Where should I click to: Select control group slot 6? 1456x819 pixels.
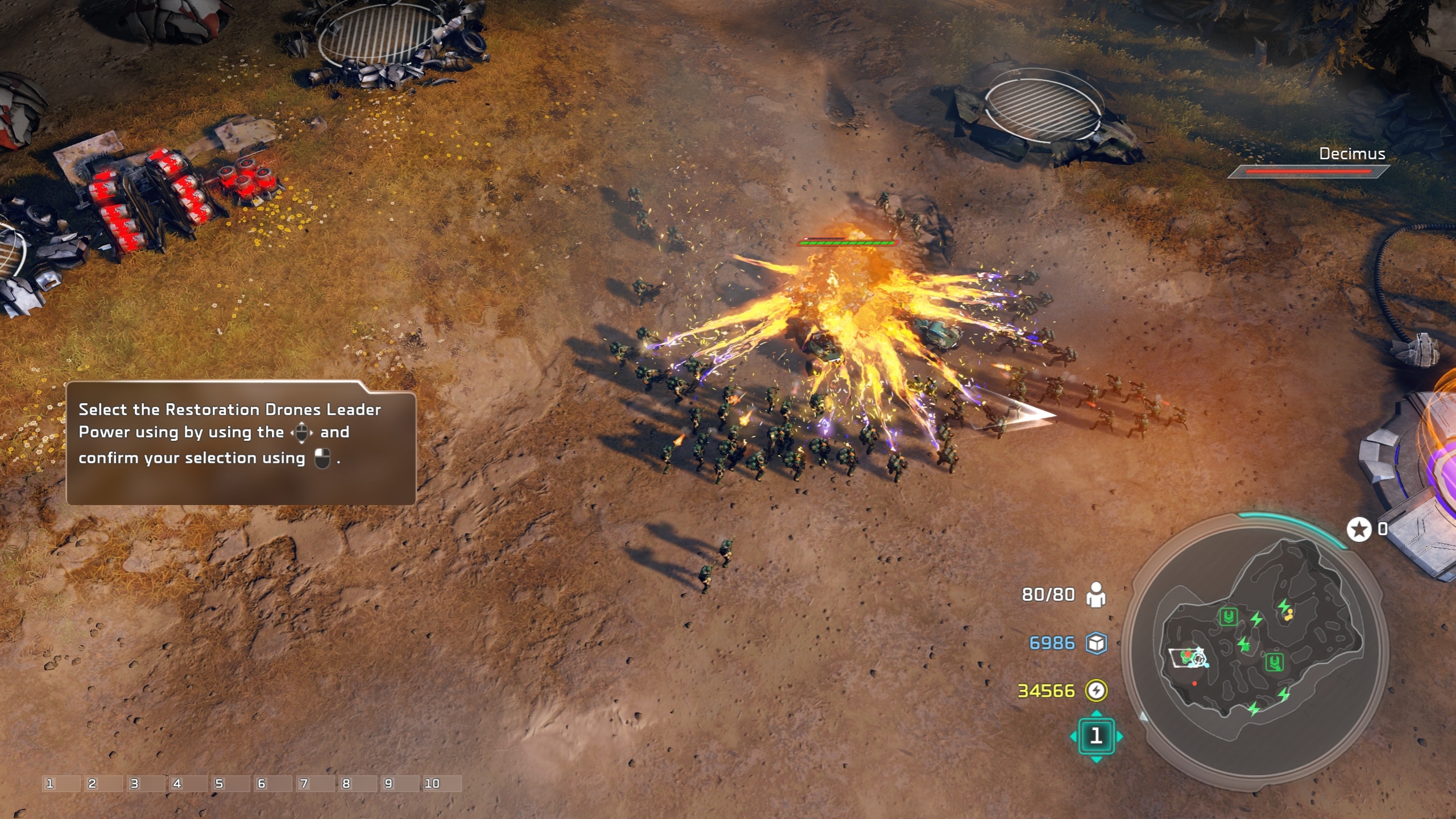[x=272, y=784]
